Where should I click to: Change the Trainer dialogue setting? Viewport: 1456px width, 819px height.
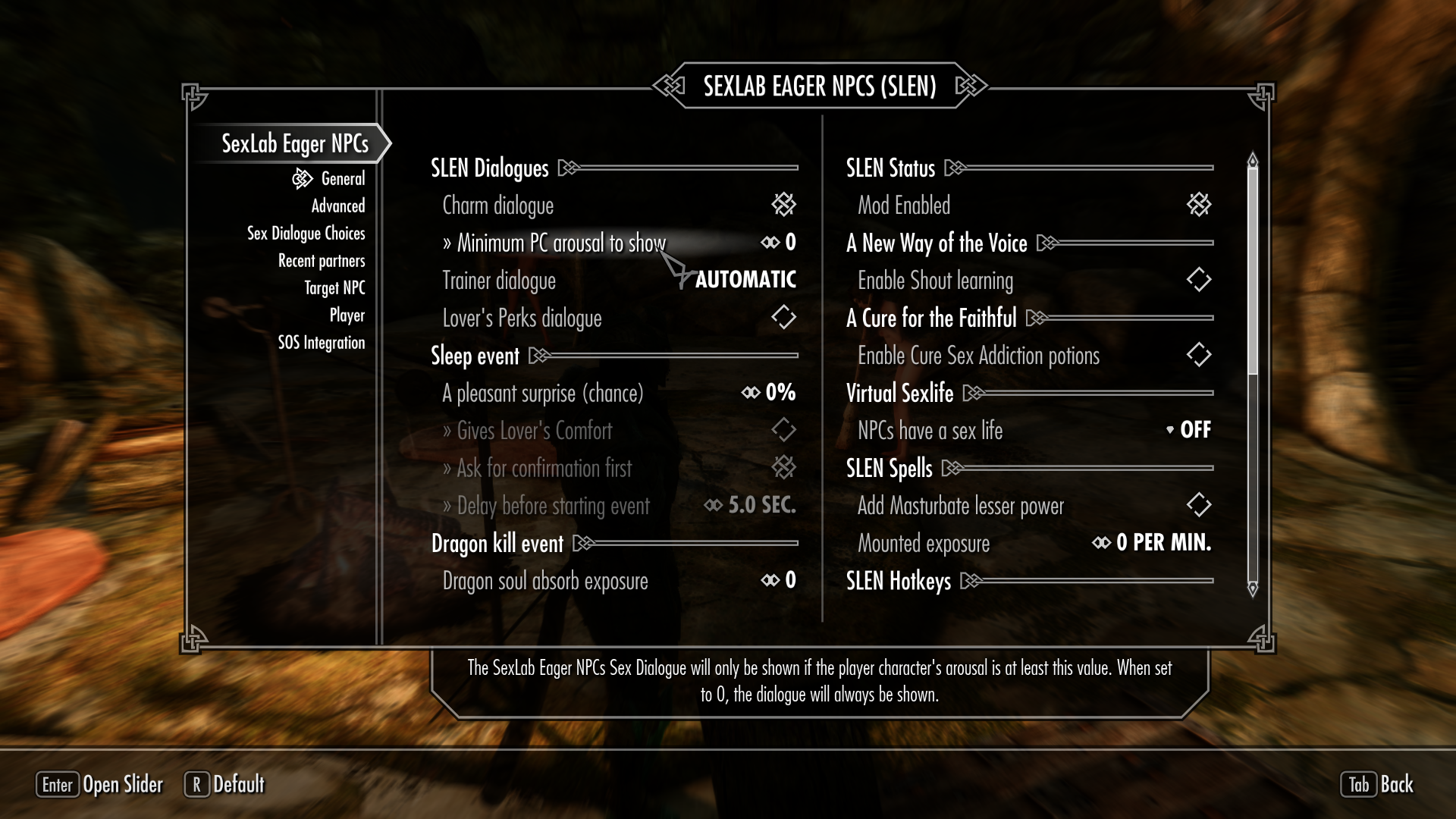pos(745,280)
